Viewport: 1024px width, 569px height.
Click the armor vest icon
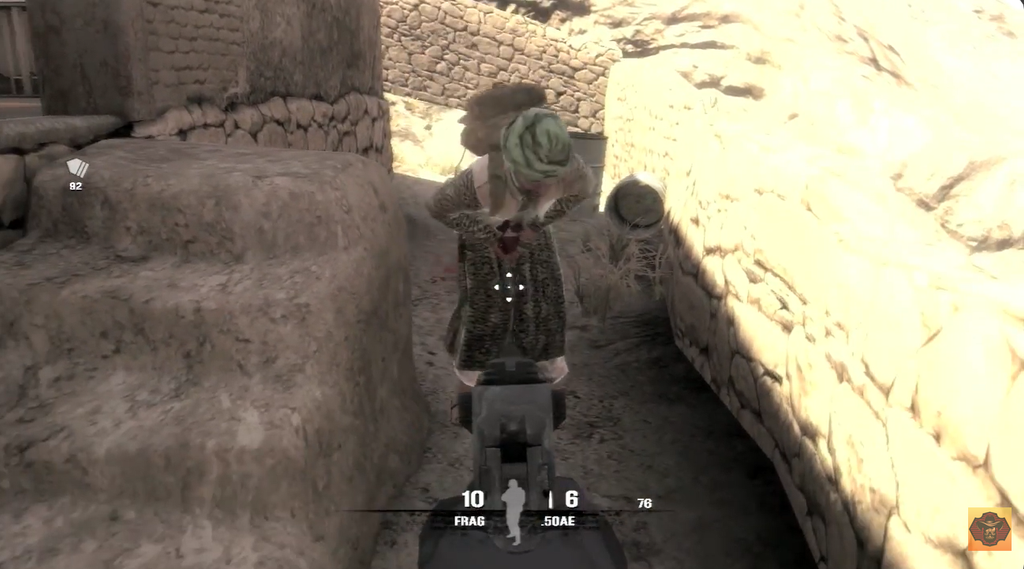[77, 168]
